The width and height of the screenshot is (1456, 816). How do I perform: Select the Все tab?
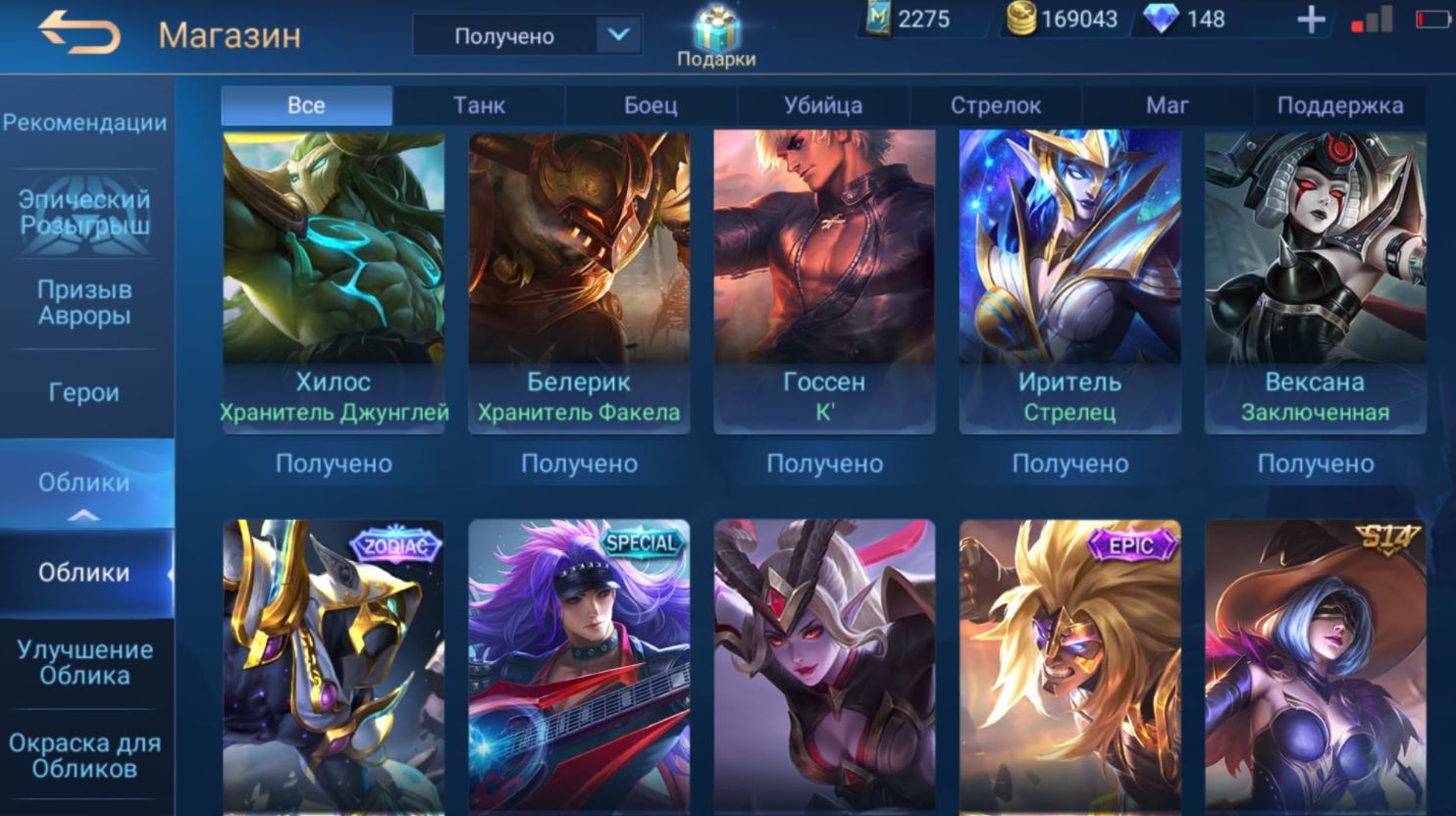point(306,105)
